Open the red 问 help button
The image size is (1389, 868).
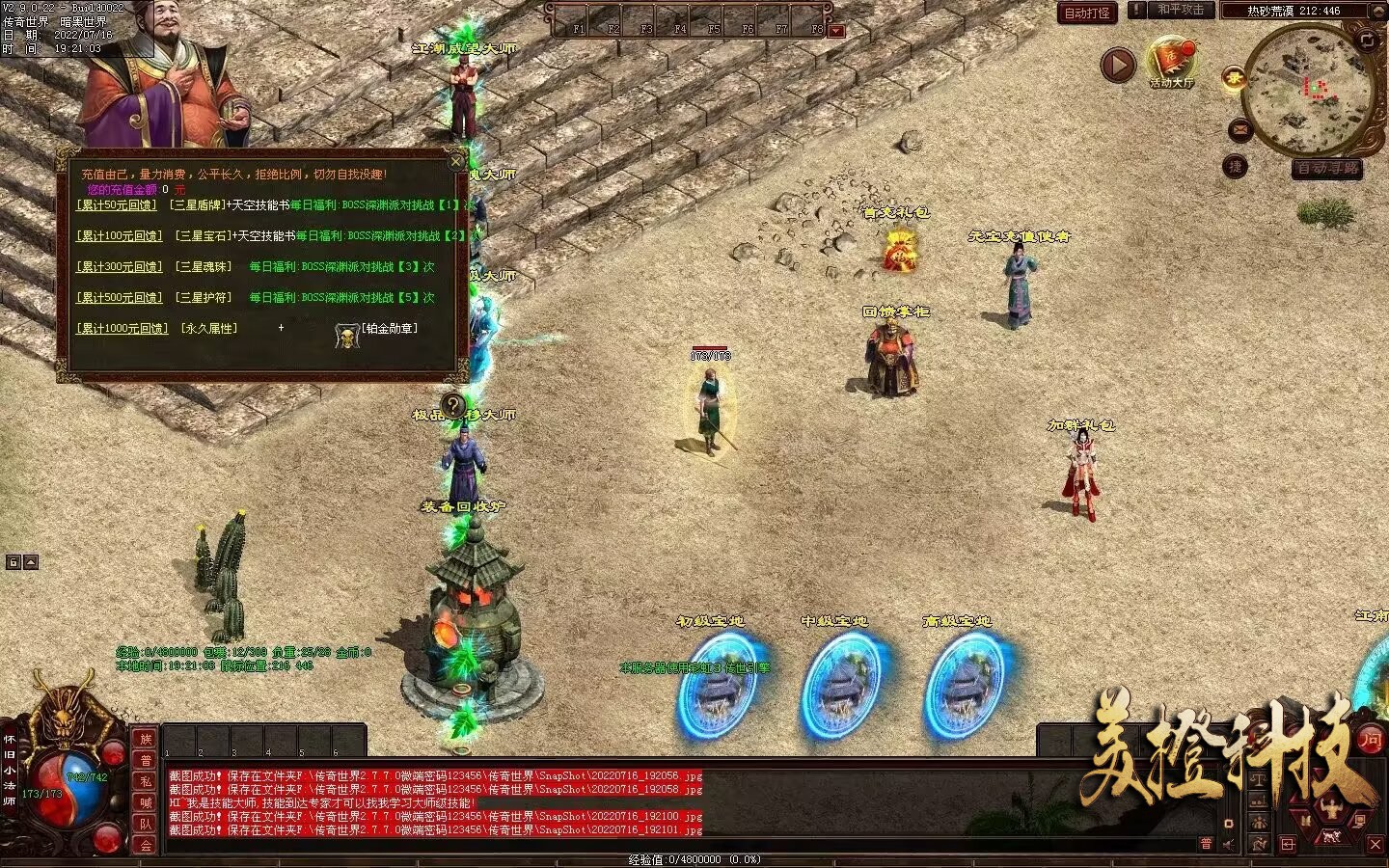tap(1370, 740)
